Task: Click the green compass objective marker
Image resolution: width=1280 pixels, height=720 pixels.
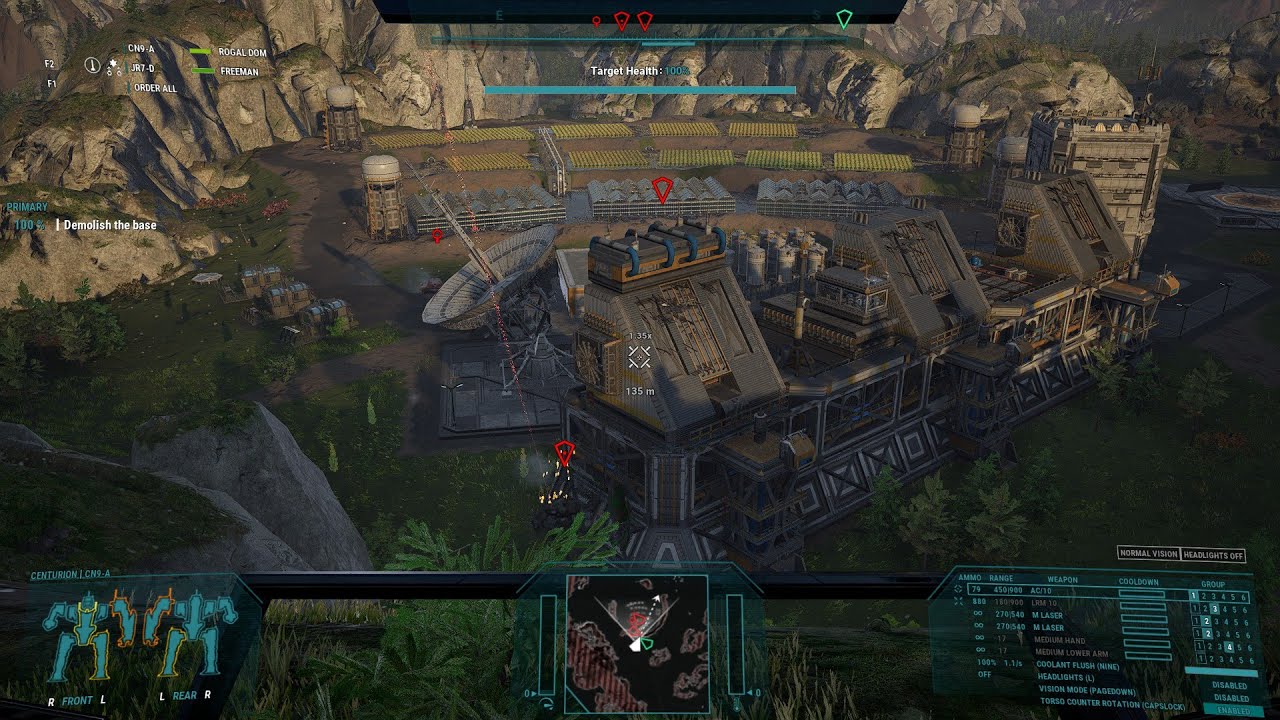Action: click(x=844, y=19)
